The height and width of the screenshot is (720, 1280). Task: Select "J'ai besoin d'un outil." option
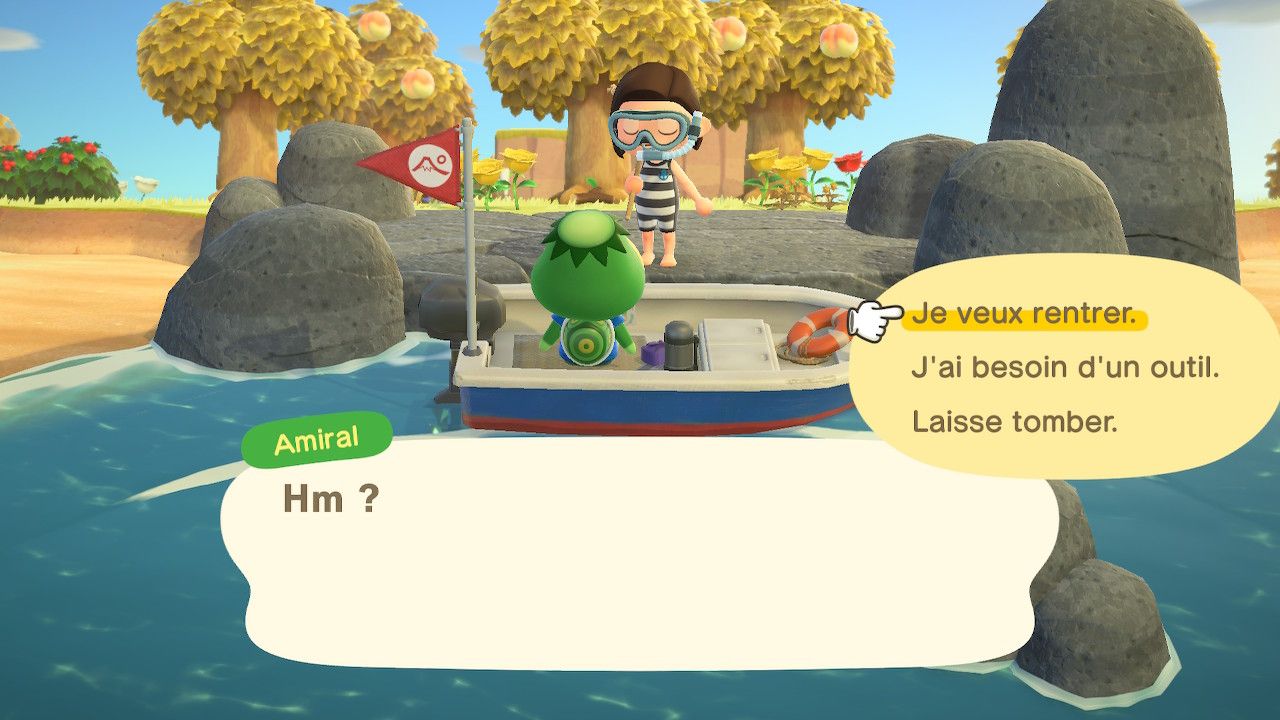pos(1065,368)
